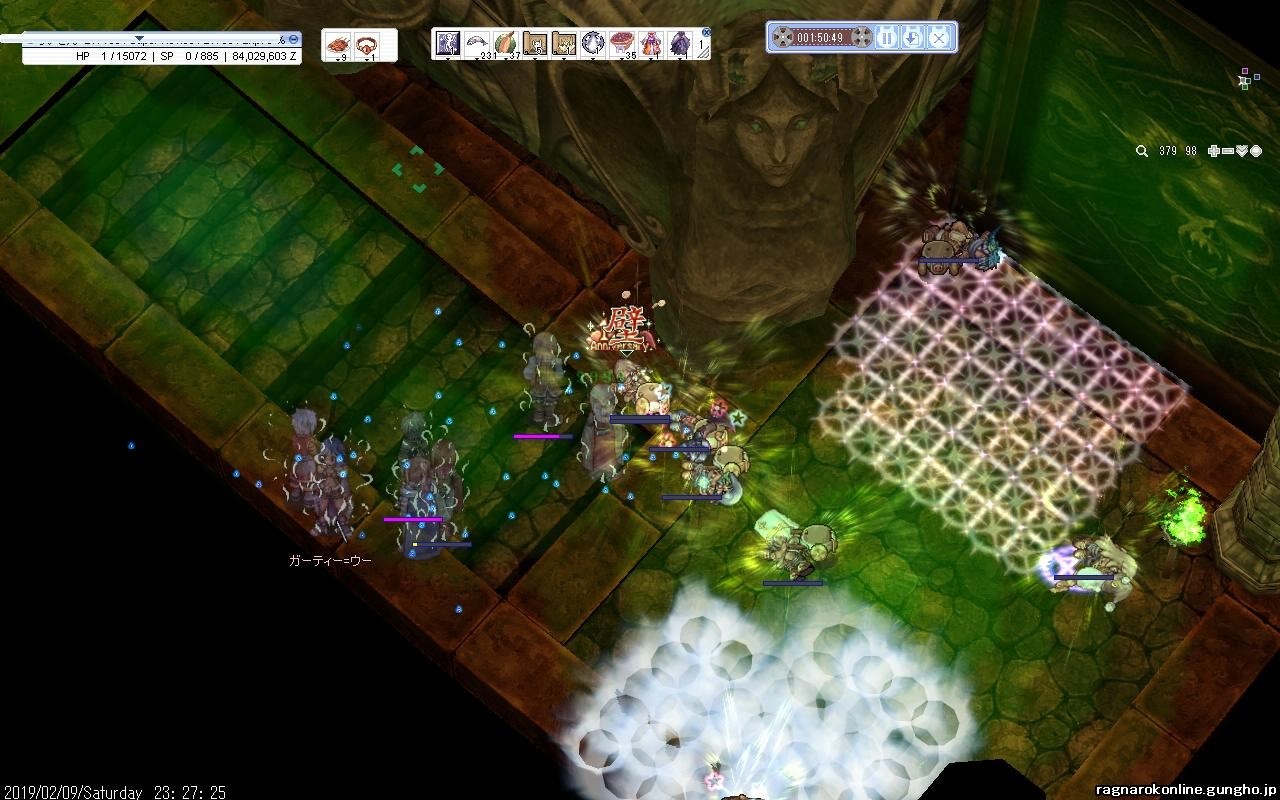Activate the round silver orb skill
The image size is (1280, 800).
coord(593,43)
